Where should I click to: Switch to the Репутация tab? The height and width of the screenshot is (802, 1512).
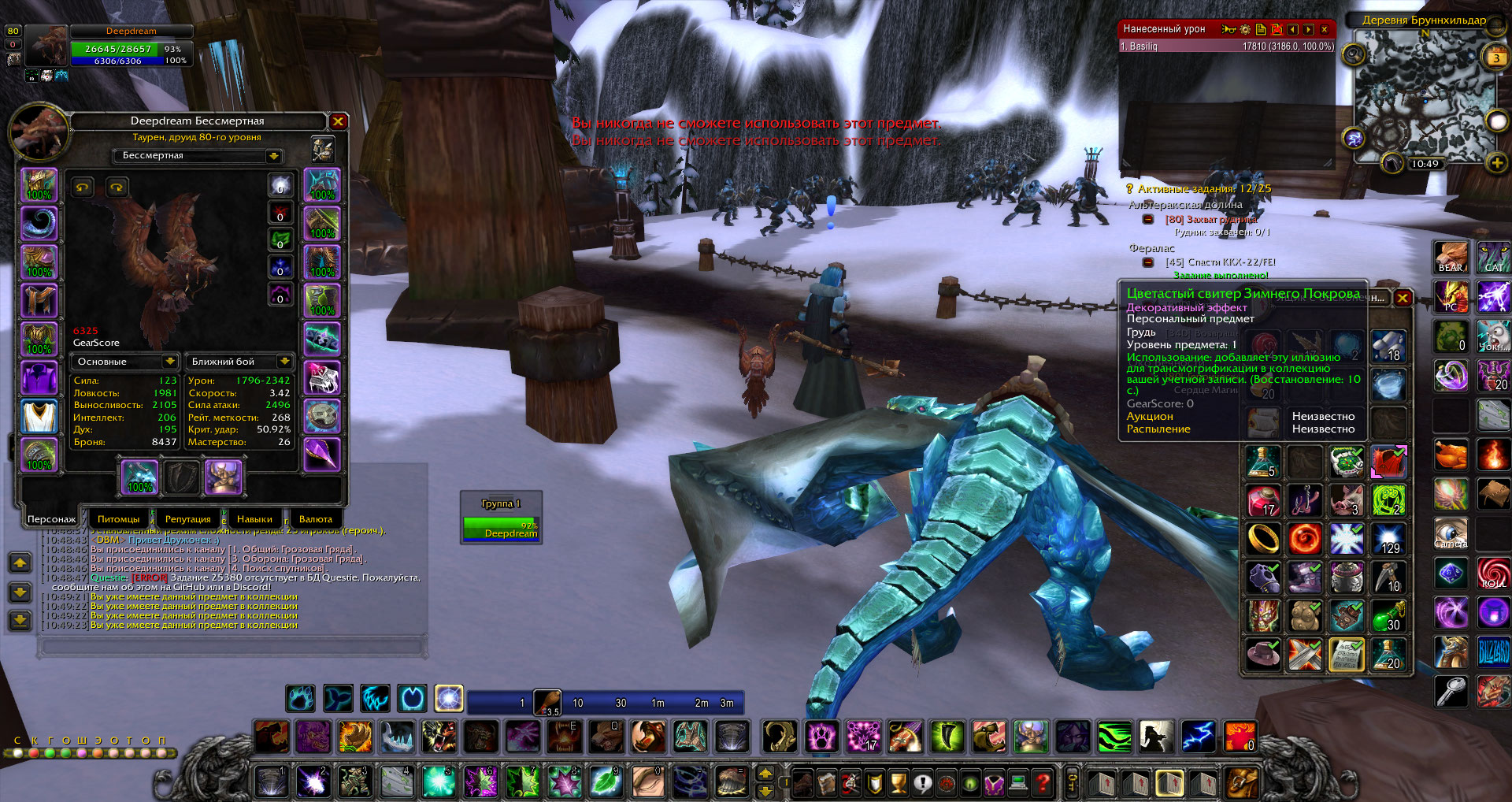[x=187, y=518]
